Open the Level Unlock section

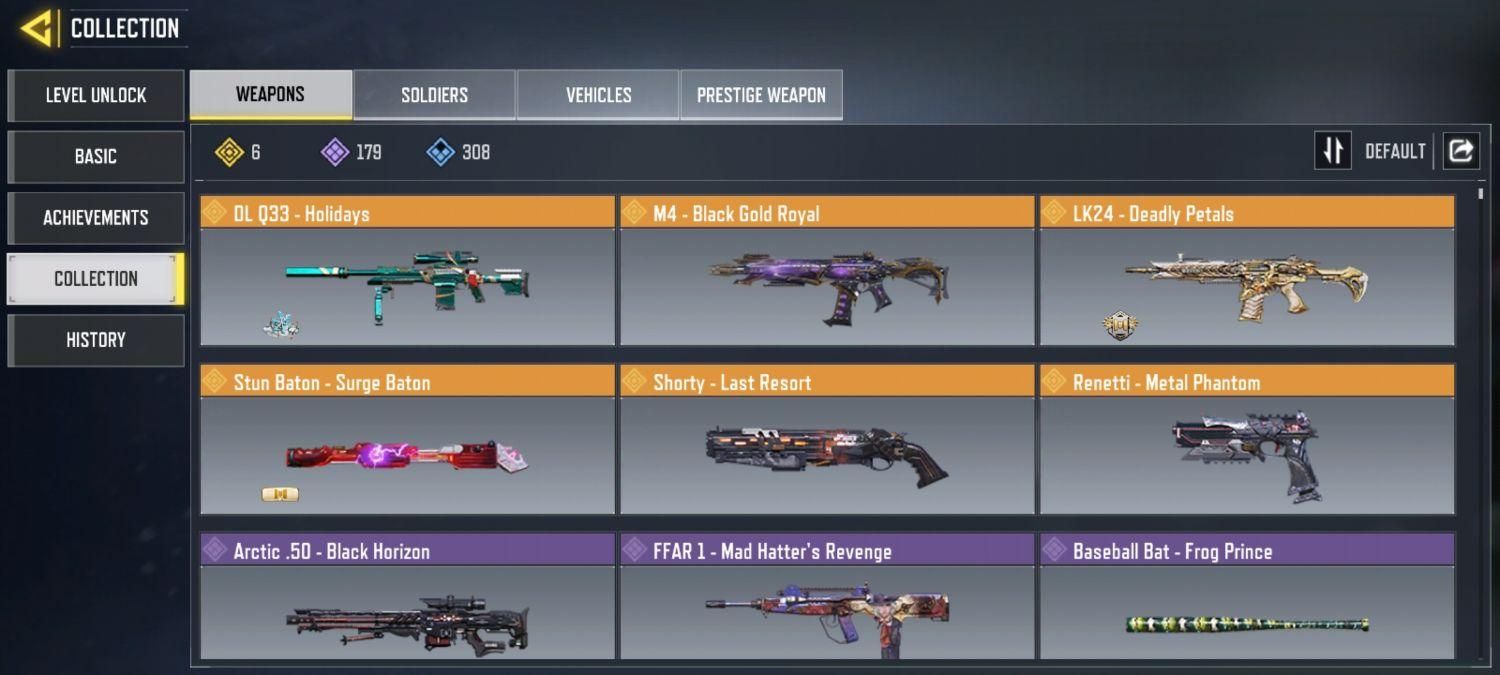pos(96,95)
